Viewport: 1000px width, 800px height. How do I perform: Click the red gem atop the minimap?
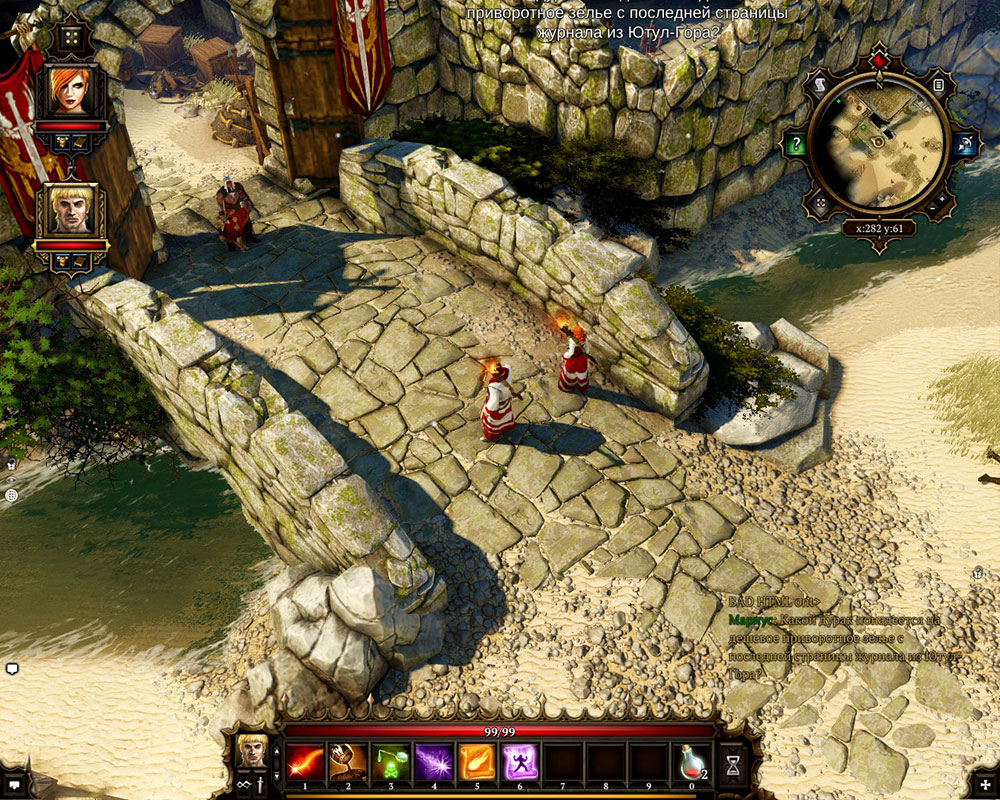point(879,62)
